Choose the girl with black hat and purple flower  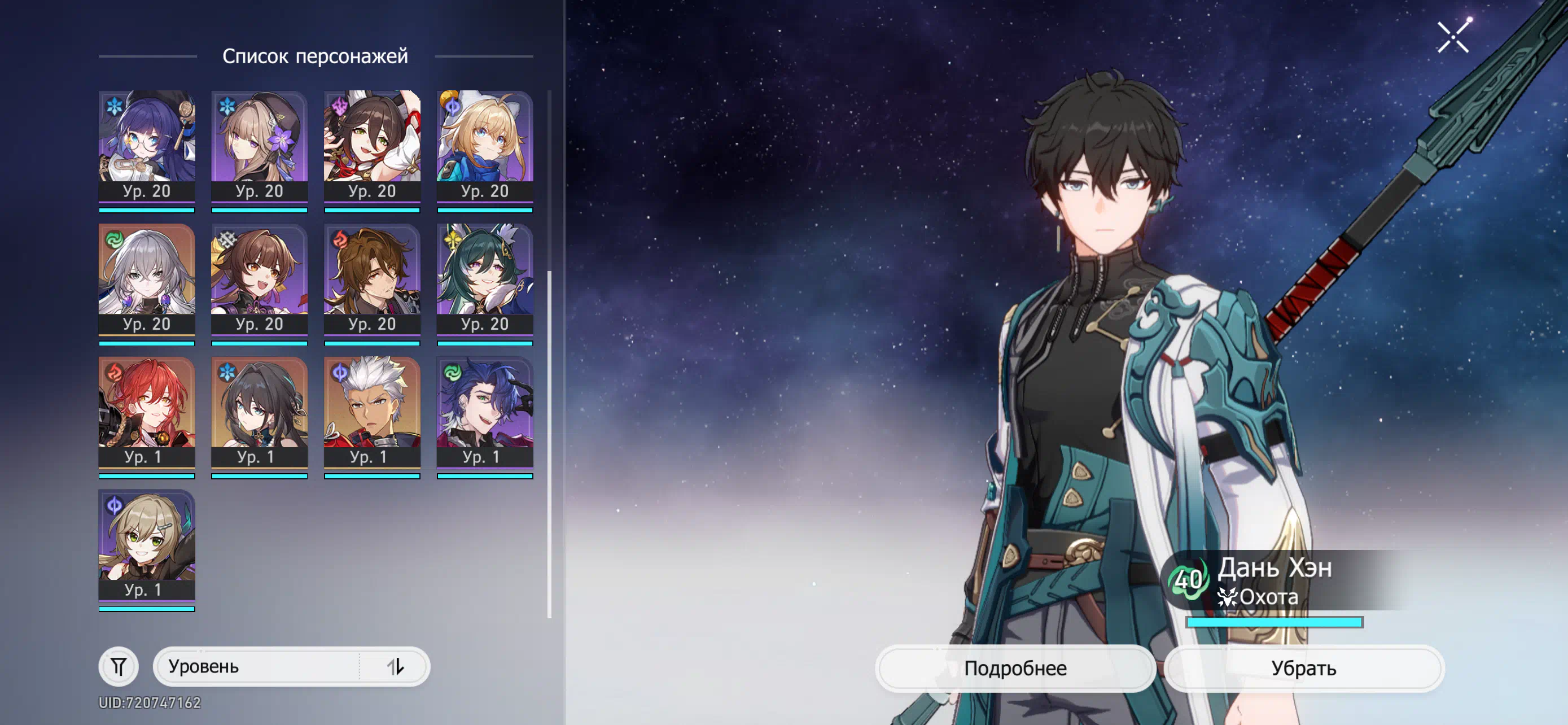[x=259, y=146]
